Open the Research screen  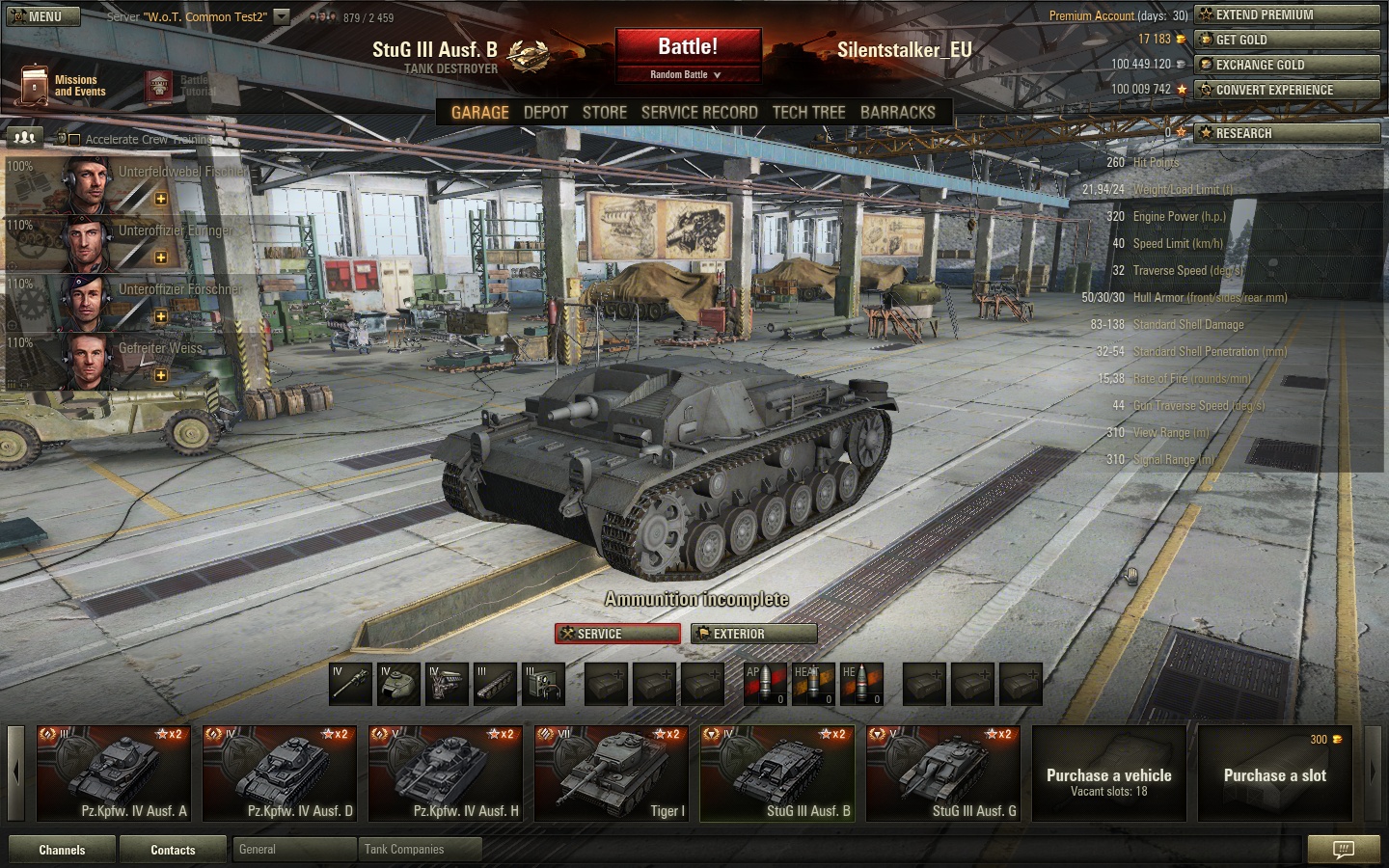(x=1287, y=134)
